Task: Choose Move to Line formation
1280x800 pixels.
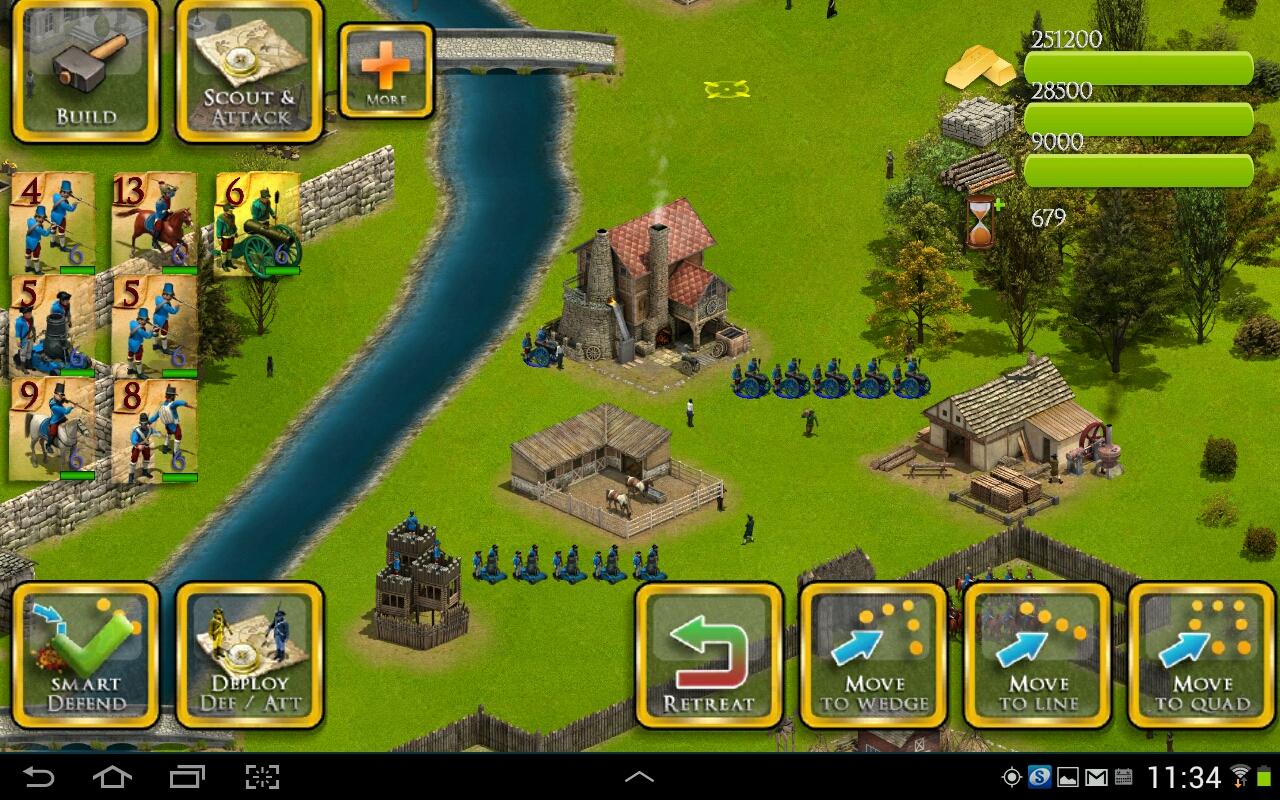Action: point(1037,655)
